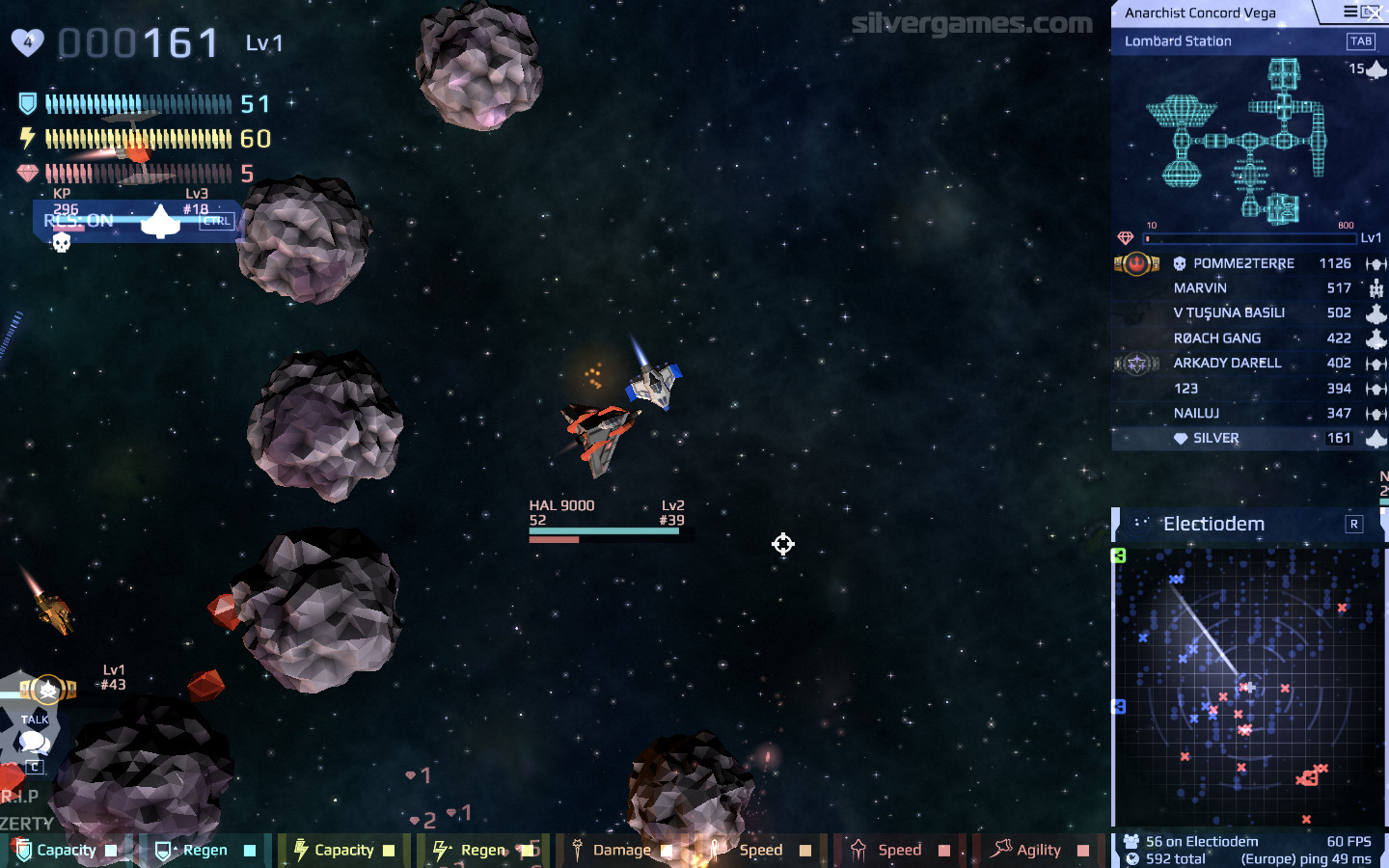Upgrade energy Capacity with the lightning icon
Viewport: 1389px width, 868px height.
coord(343,850)
